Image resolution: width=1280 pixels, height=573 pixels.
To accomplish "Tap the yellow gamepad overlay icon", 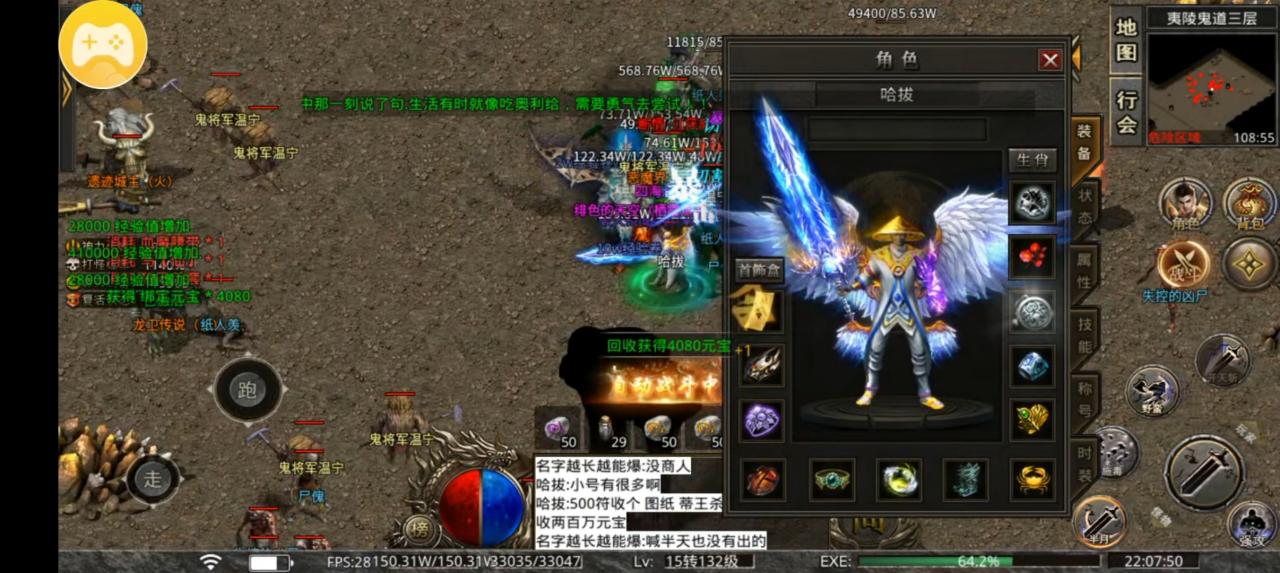I will 103,44.
